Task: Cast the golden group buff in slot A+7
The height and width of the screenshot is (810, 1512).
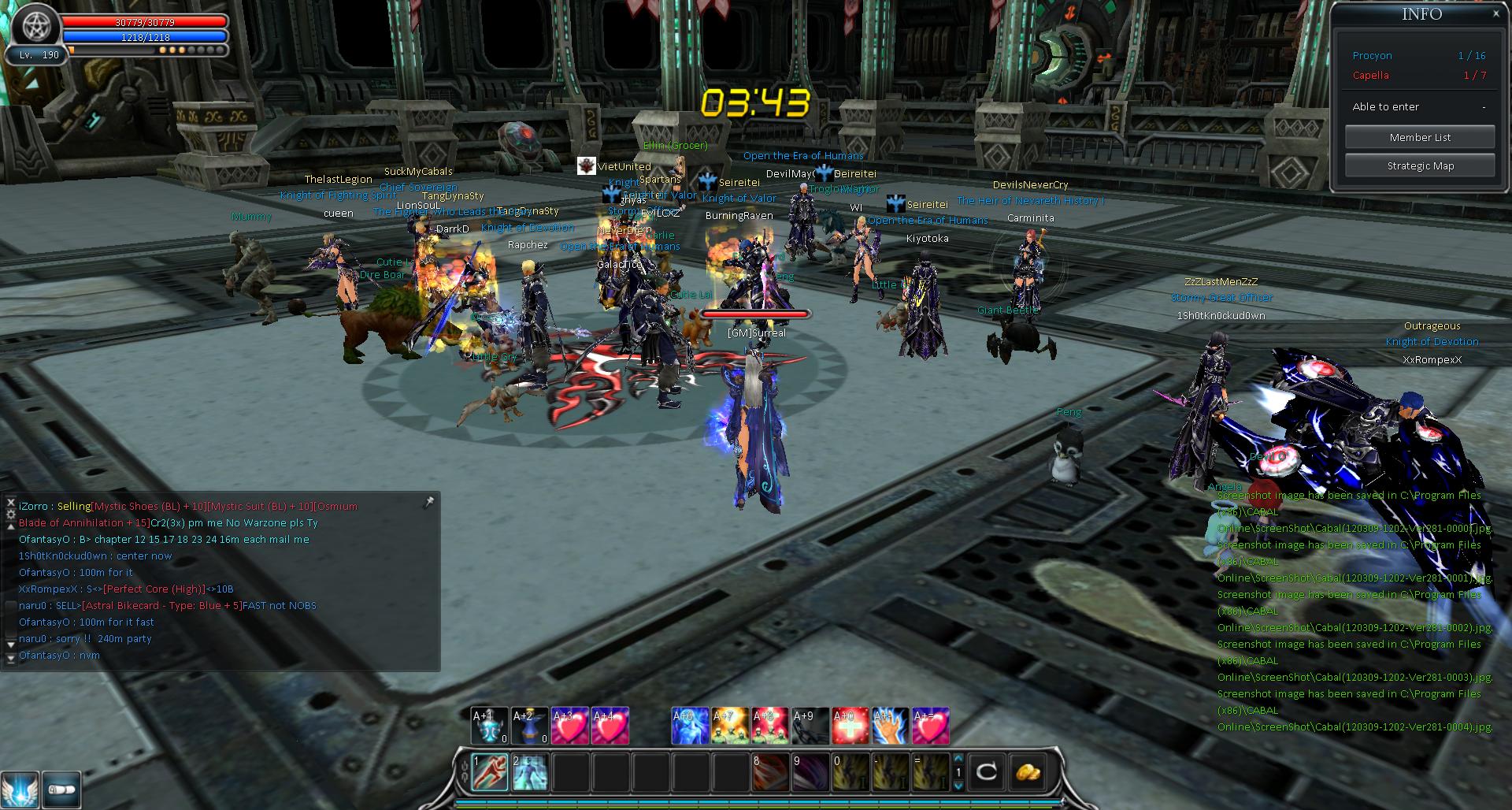Action: click(730, 726)
